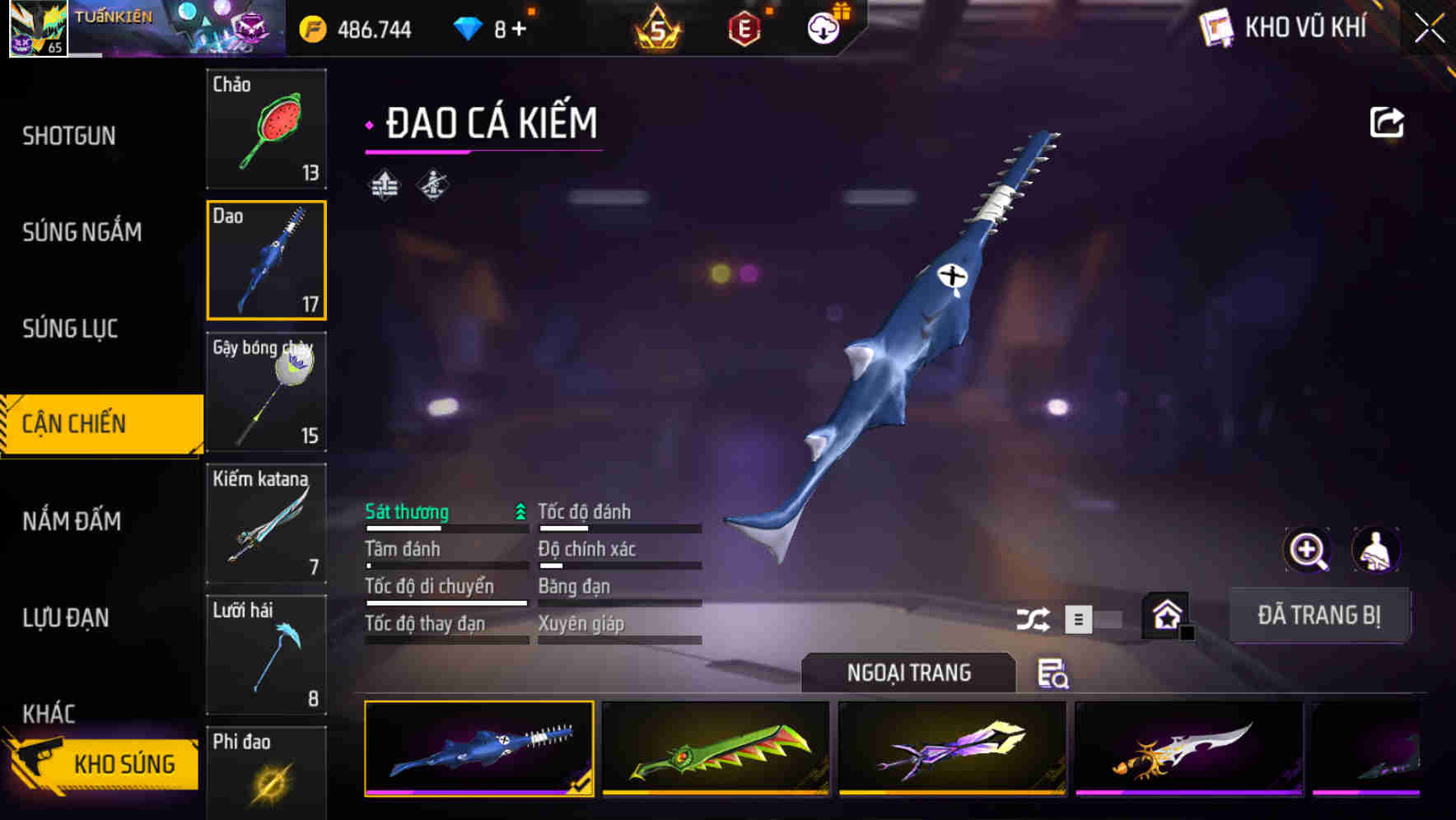1456x820 pixels.
Task: Open the gold coin balance display
Action: (358, 27)
